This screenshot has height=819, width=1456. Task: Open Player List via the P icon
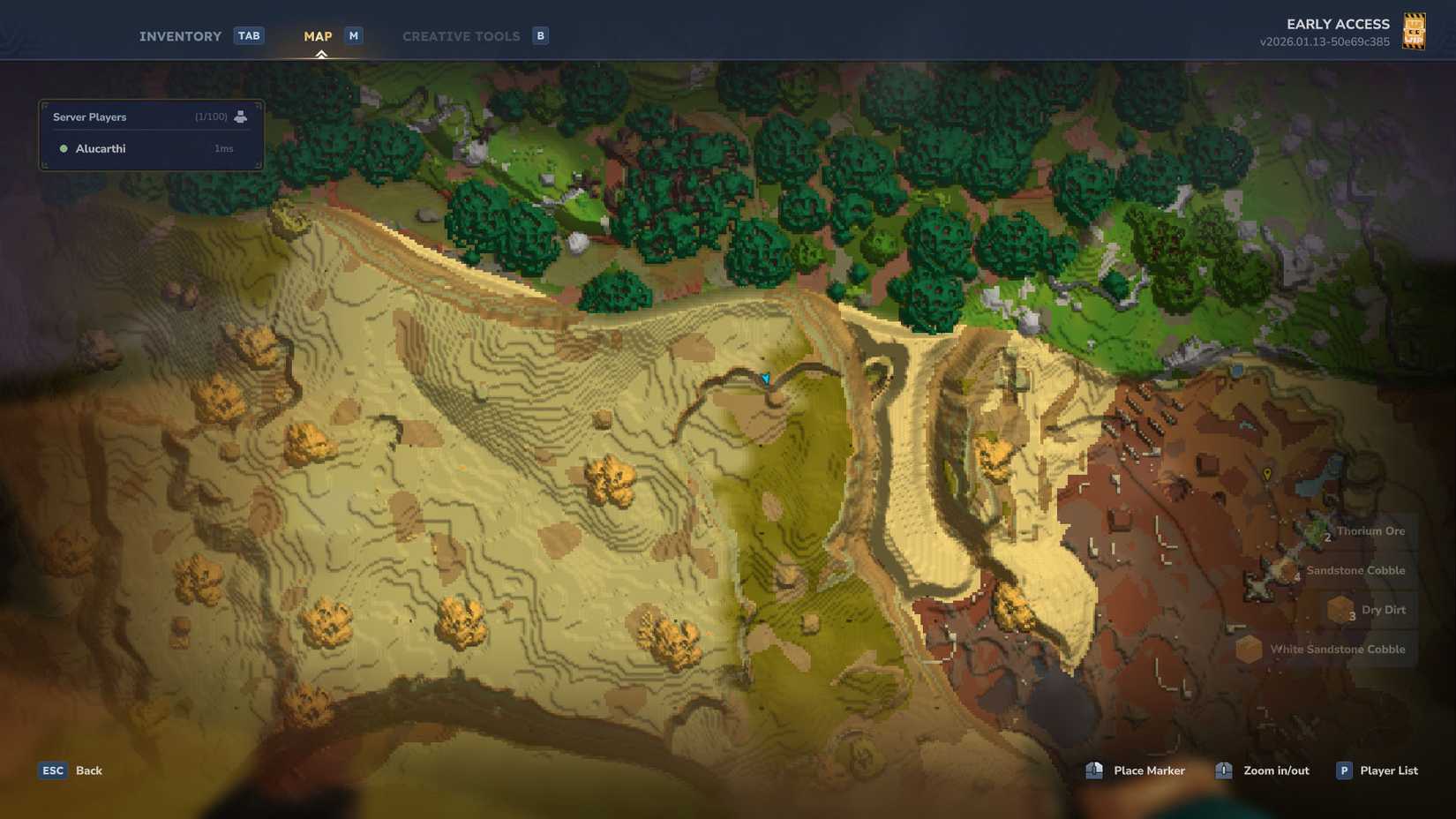1343,770
